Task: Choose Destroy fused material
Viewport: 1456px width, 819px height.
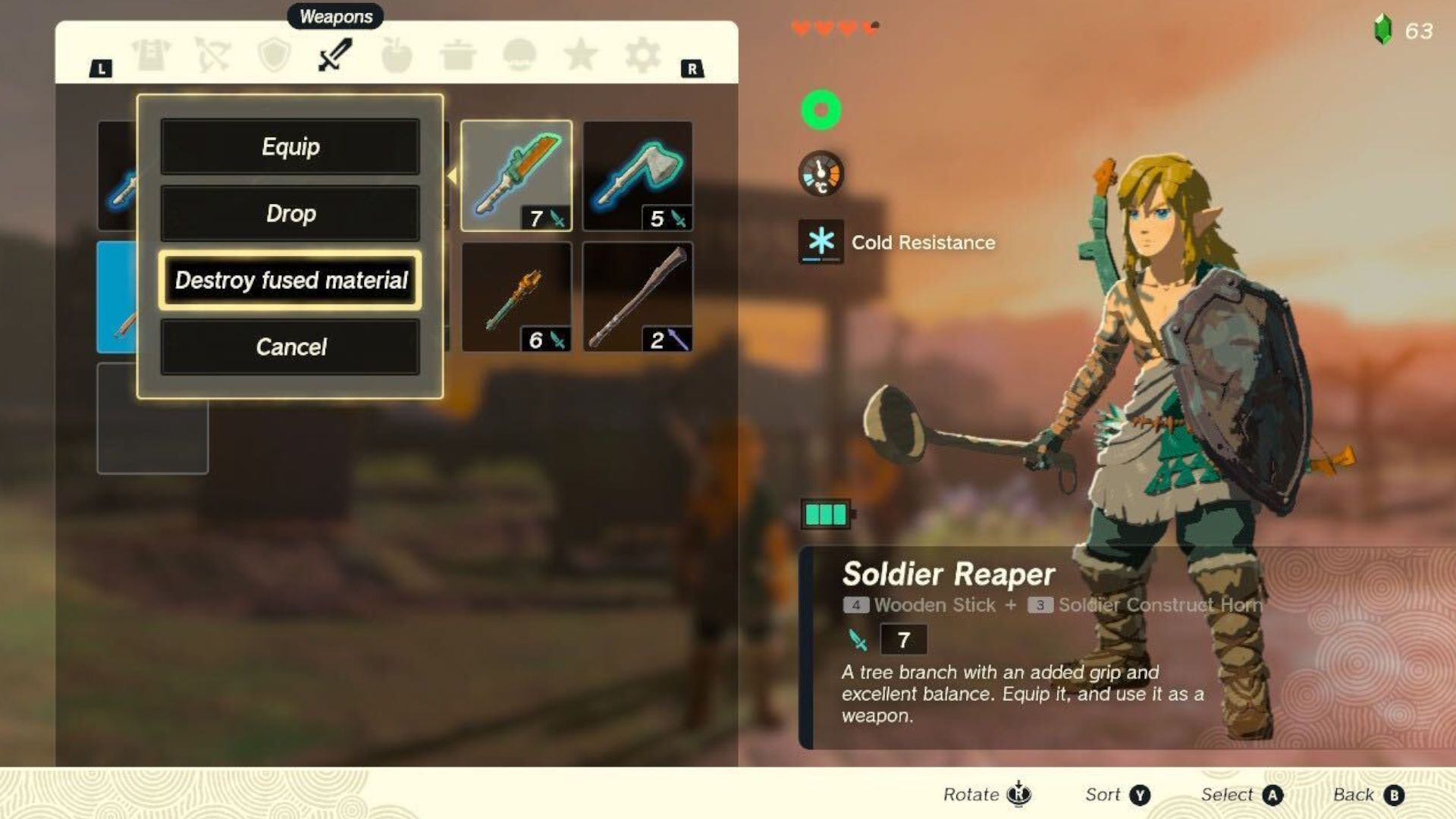Action: pyautogui.click(x=290, y=281)
